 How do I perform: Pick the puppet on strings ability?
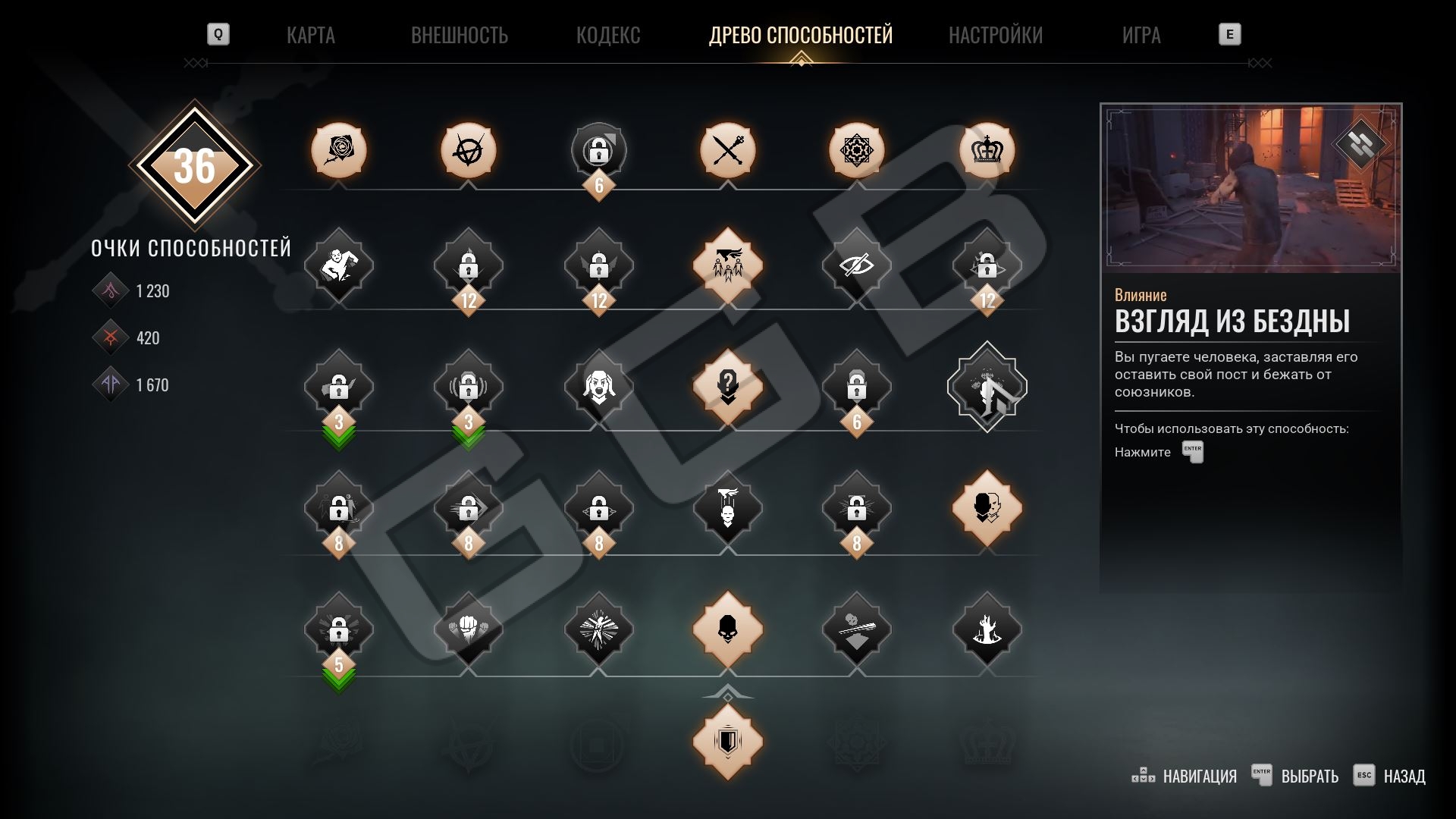728,508
